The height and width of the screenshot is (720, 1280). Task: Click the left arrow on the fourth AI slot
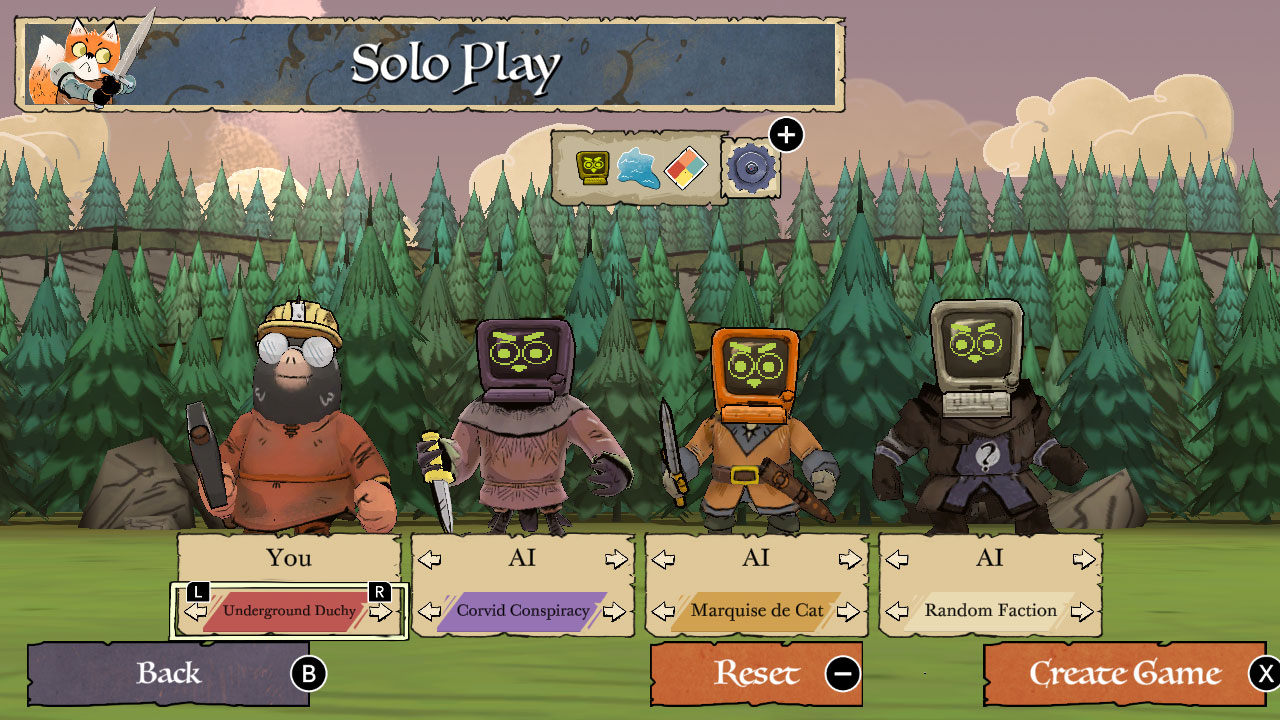(898, 559)
